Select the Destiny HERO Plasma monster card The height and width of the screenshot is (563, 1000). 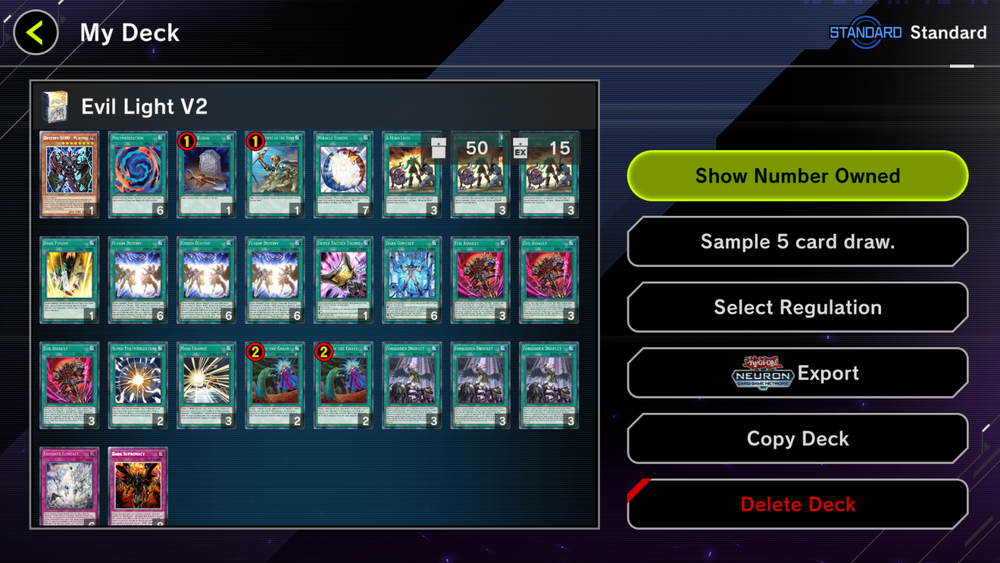pyautogui.click(x=69, y=174)
